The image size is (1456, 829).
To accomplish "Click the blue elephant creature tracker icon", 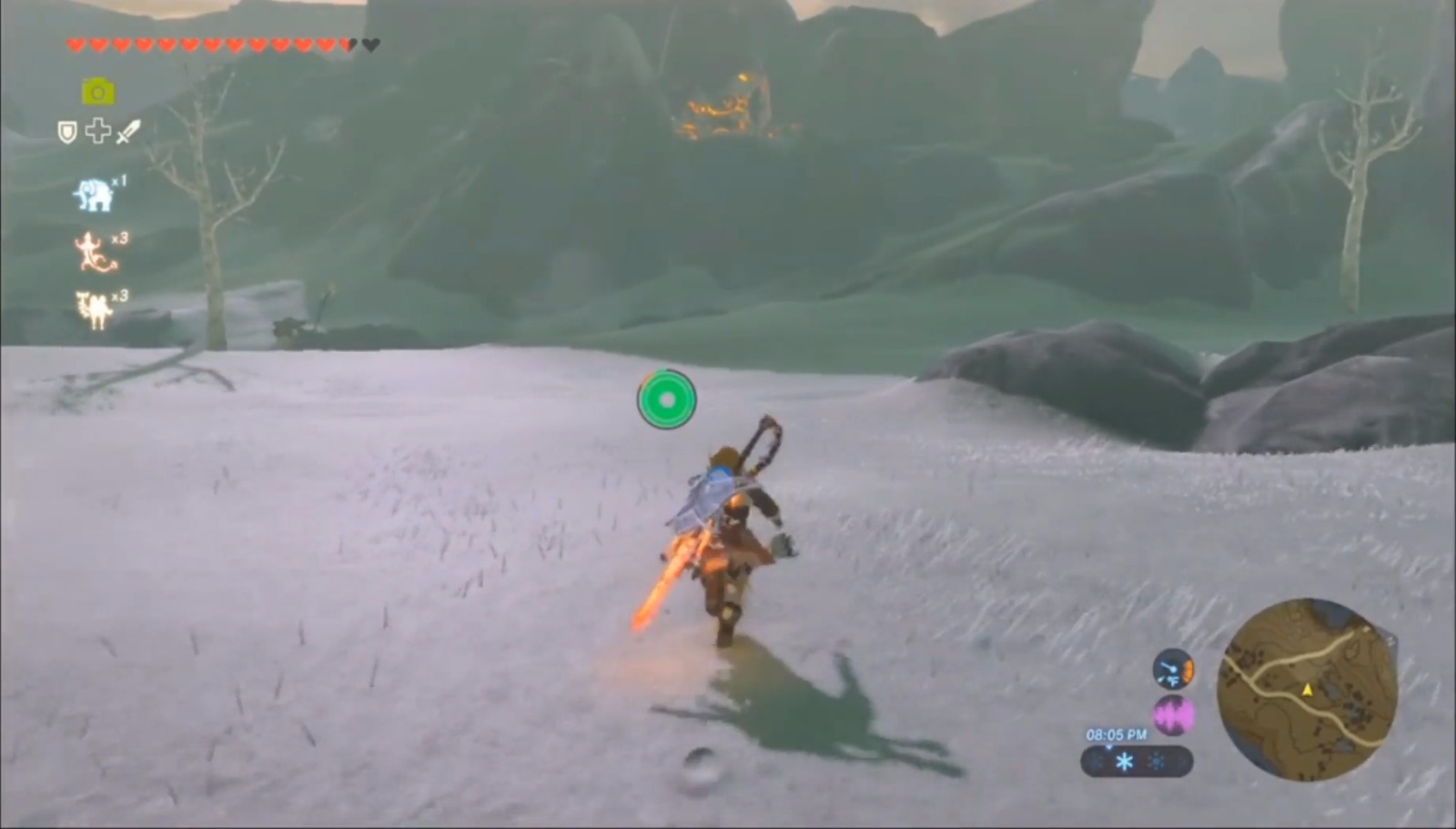I will pyautogui.click(x=94, y=195).
